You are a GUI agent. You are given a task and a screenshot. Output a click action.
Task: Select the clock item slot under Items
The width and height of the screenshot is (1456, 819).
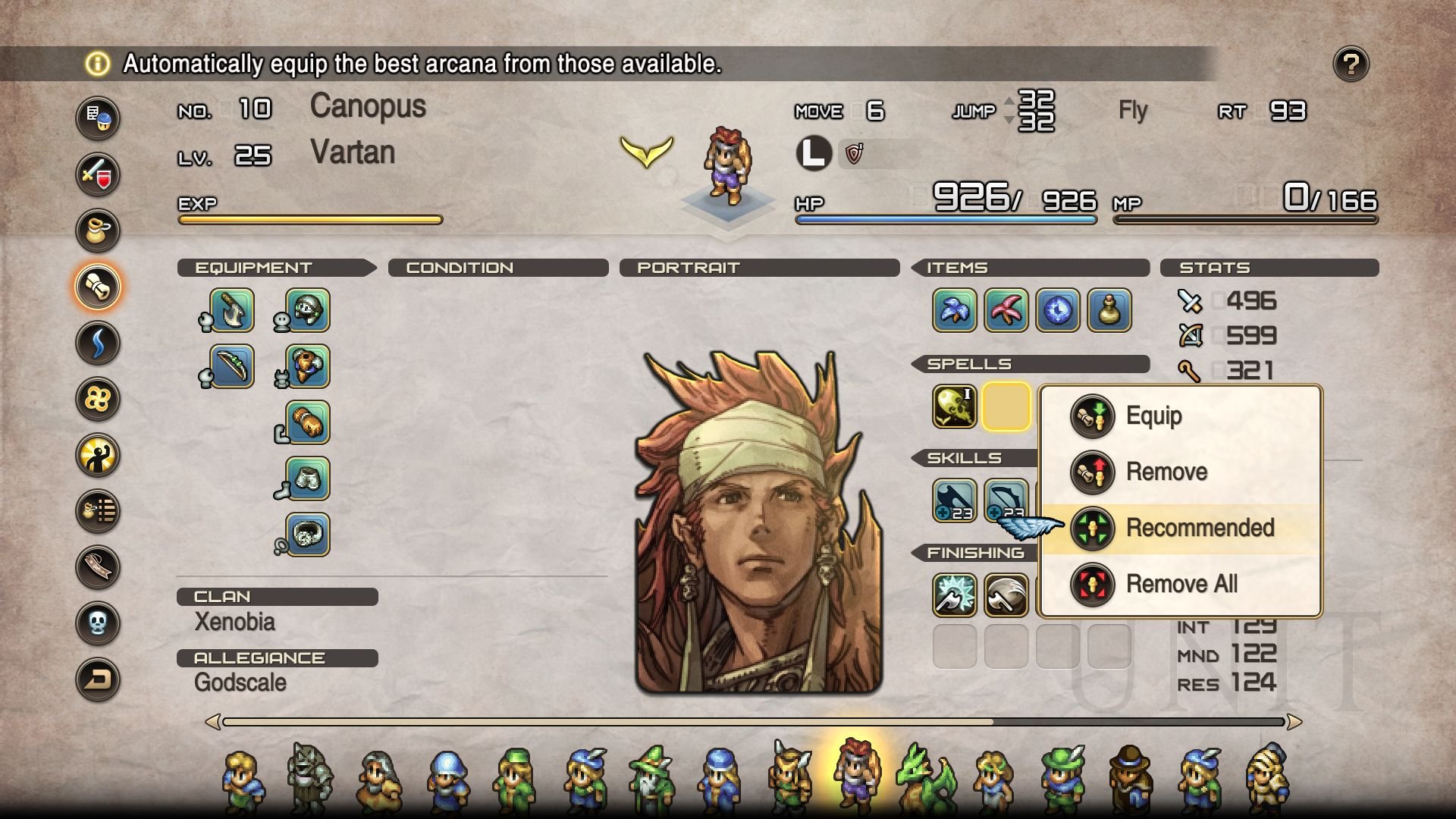click(x=1056, y=311)
